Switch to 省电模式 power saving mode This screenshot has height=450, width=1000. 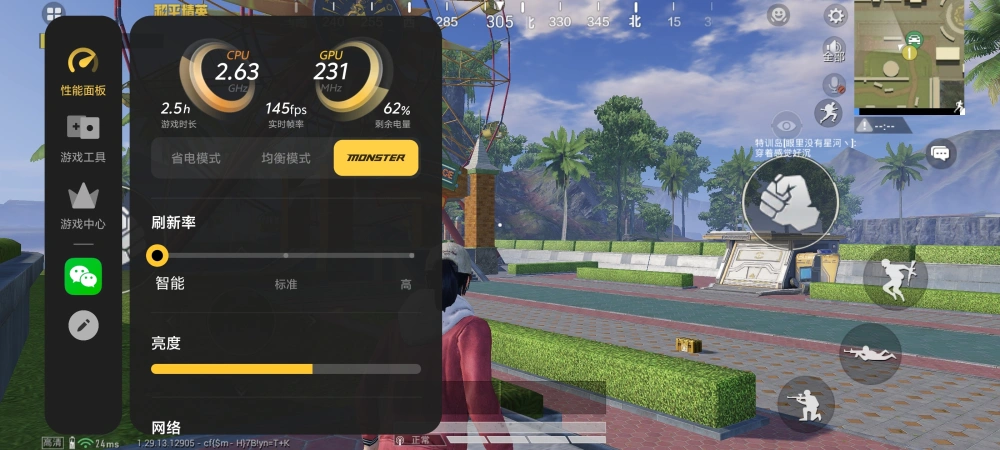[195, 158]
